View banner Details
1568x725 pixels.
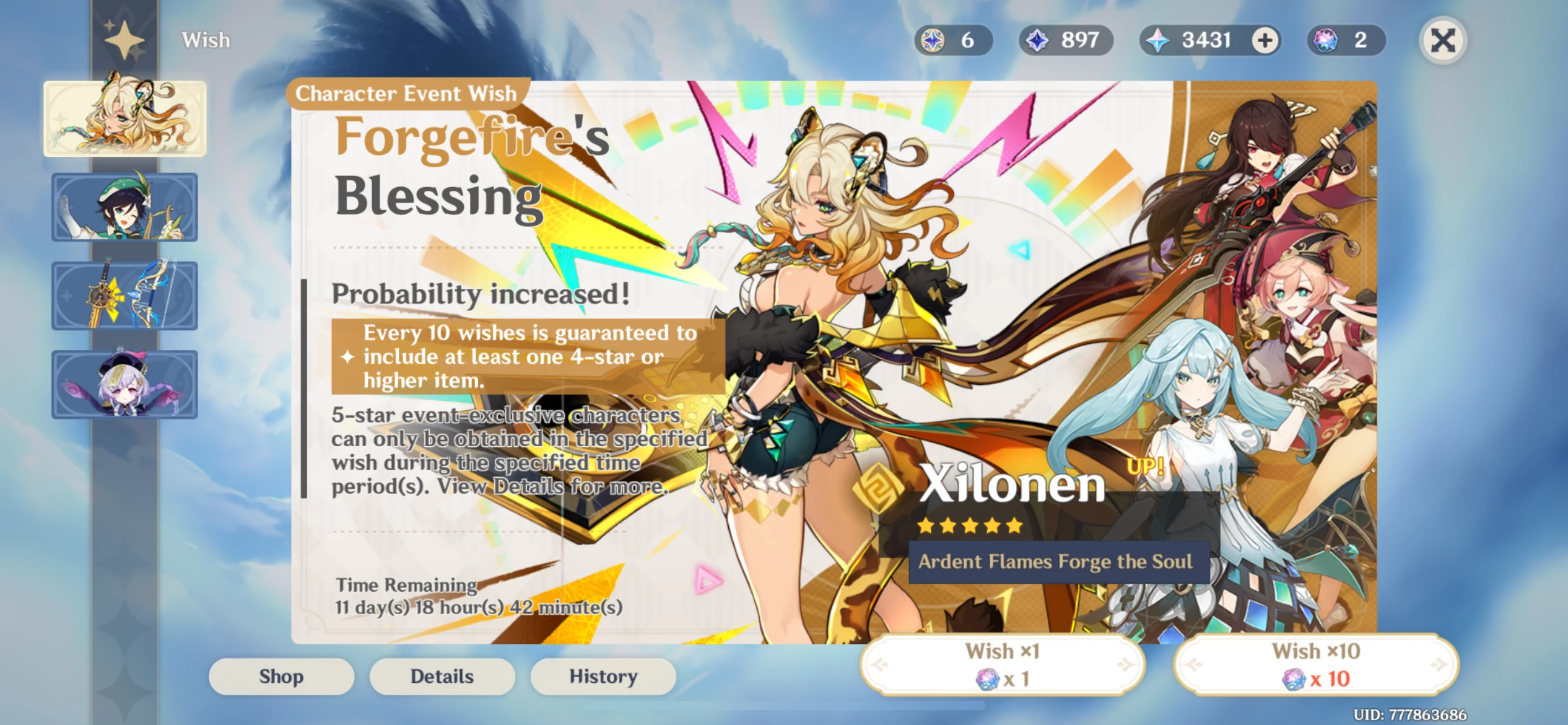pos(442,676)
